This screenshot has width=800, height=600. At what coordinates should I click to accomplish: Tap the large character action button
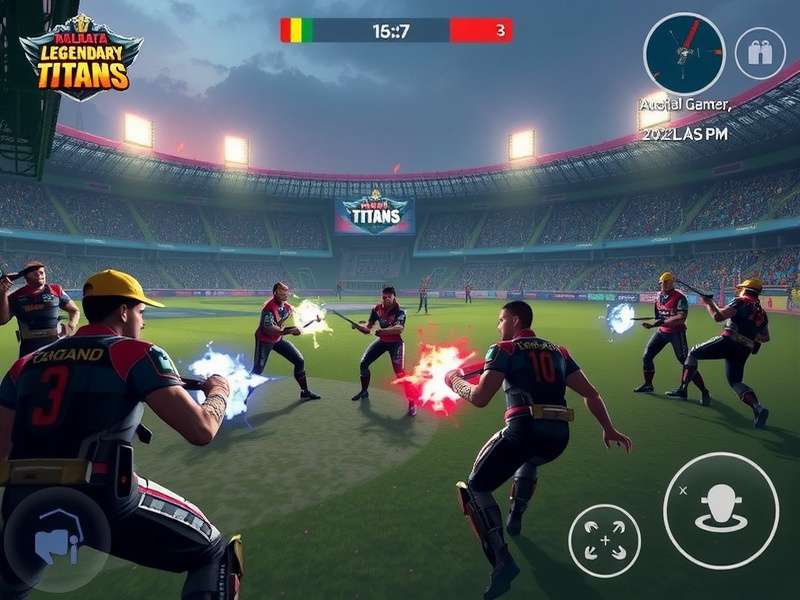pyautogui.click(x=720, y=510)
